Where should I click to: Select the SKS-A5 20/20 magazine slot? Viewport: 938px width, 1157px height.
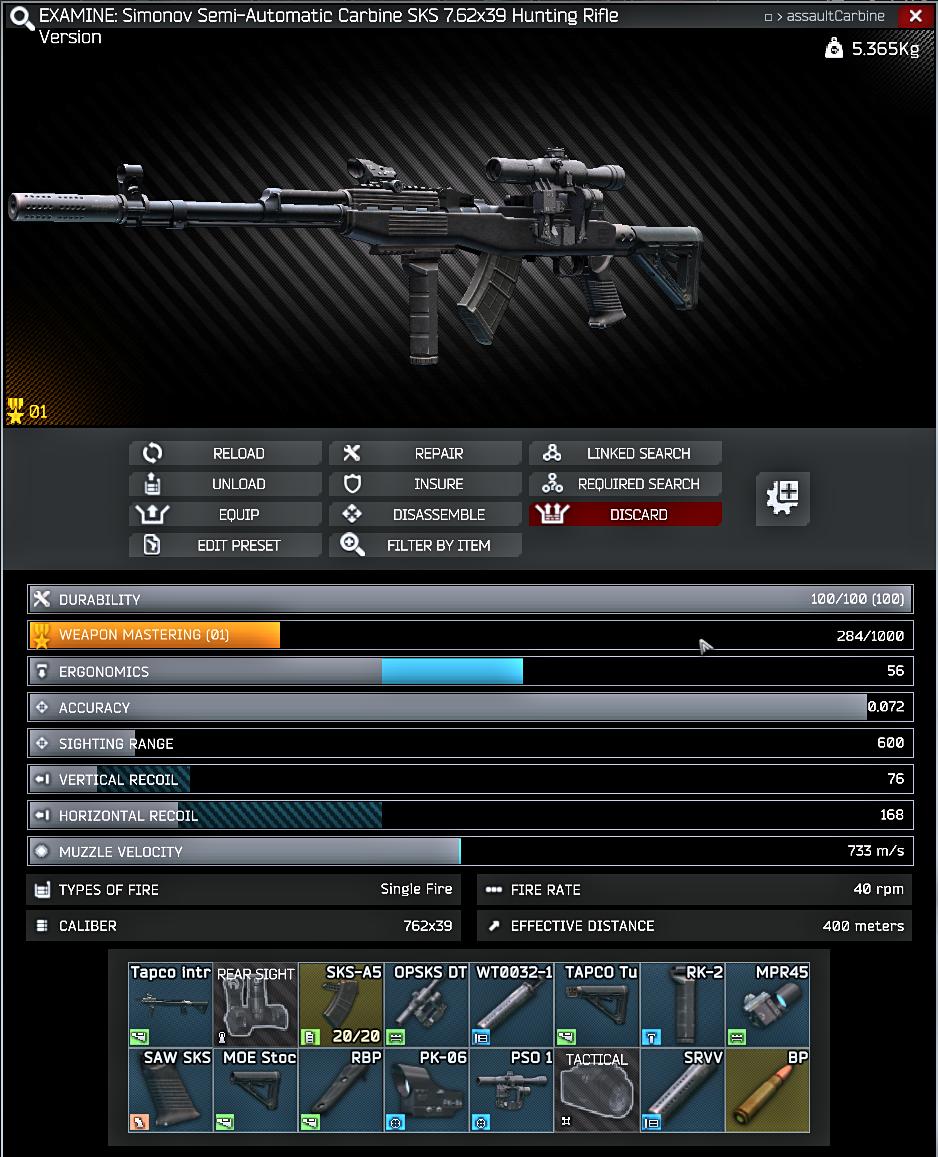pyautogui.click(x=341, y=1005)
